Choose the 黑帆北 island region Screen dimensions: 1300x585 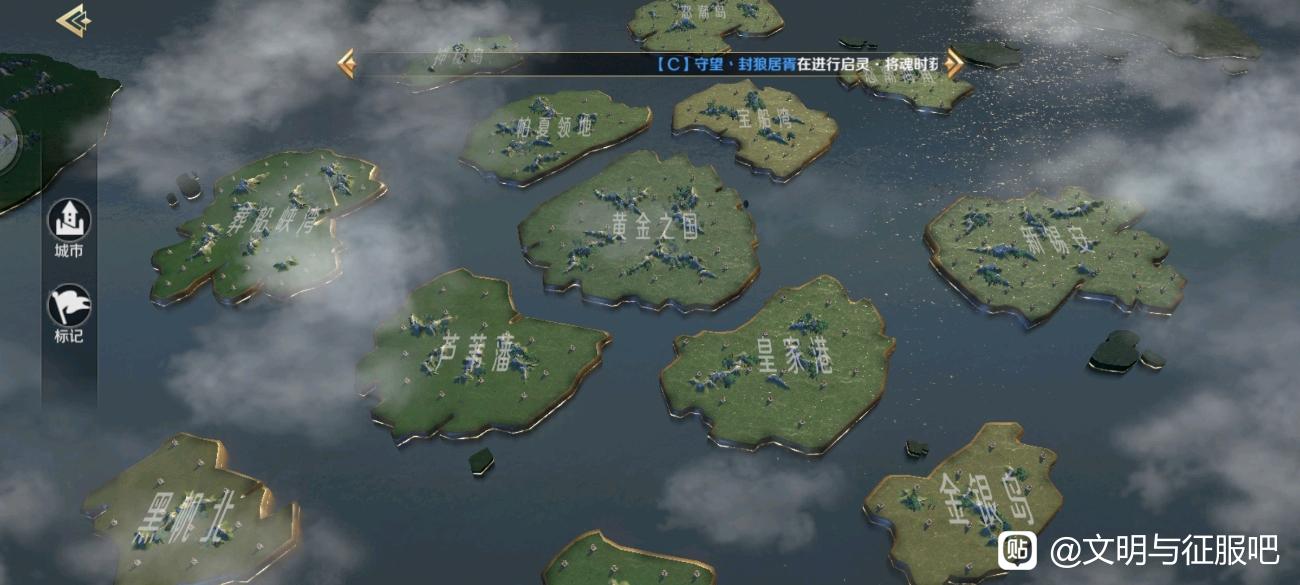190,515
